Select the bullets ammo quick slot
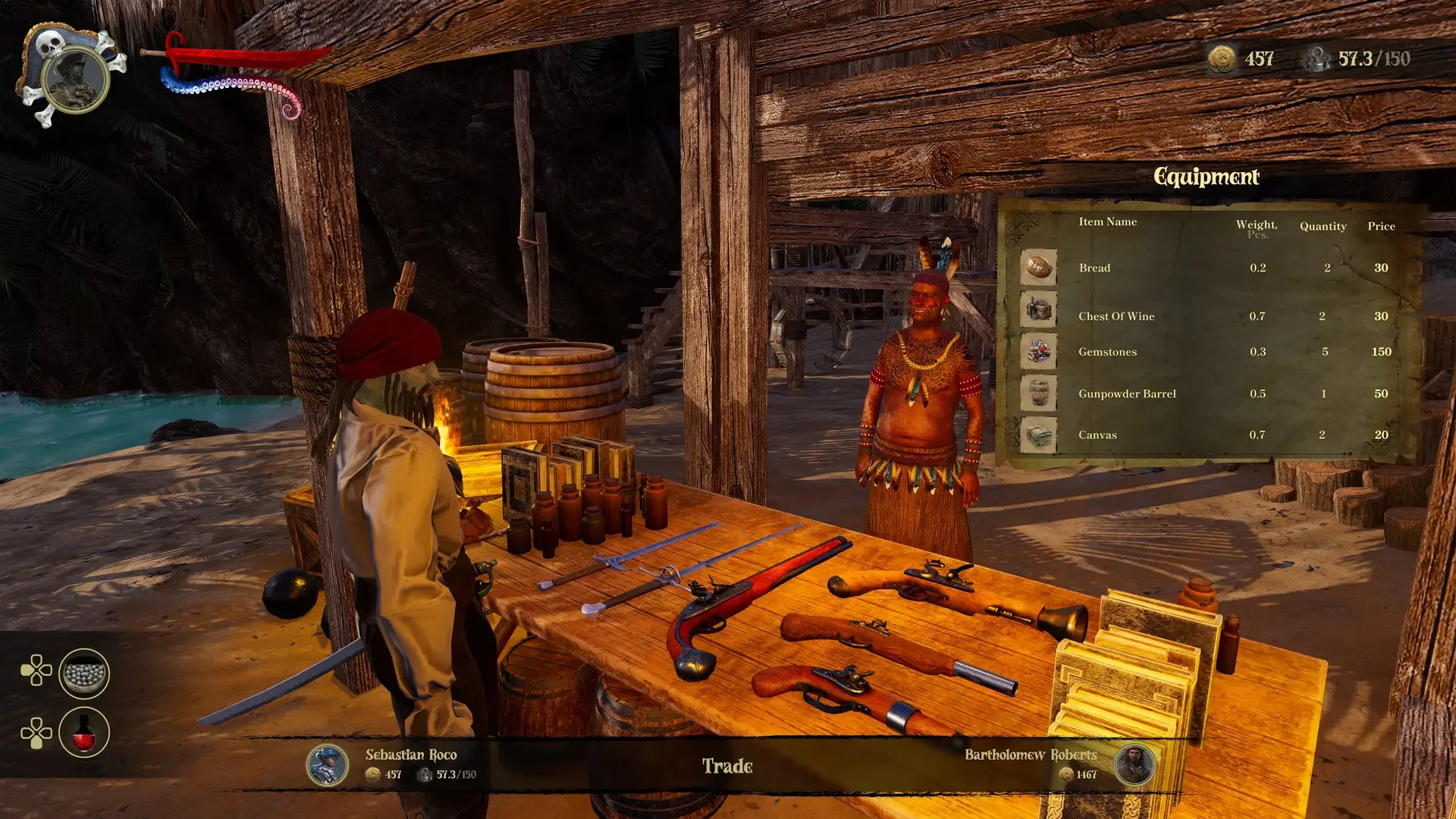Viewport: 1456px width, 819px height. [84, 673]
